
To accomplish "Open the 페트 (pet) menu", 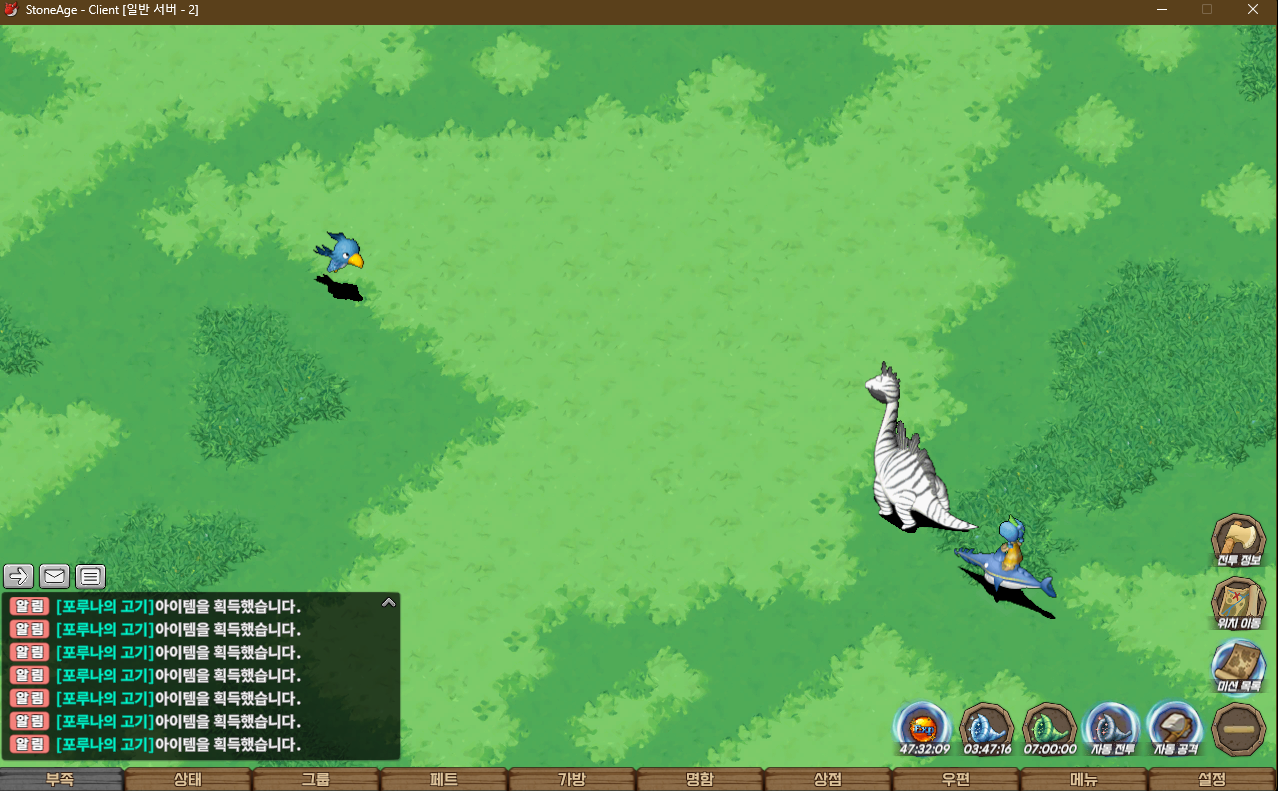I will coord(444,779).
